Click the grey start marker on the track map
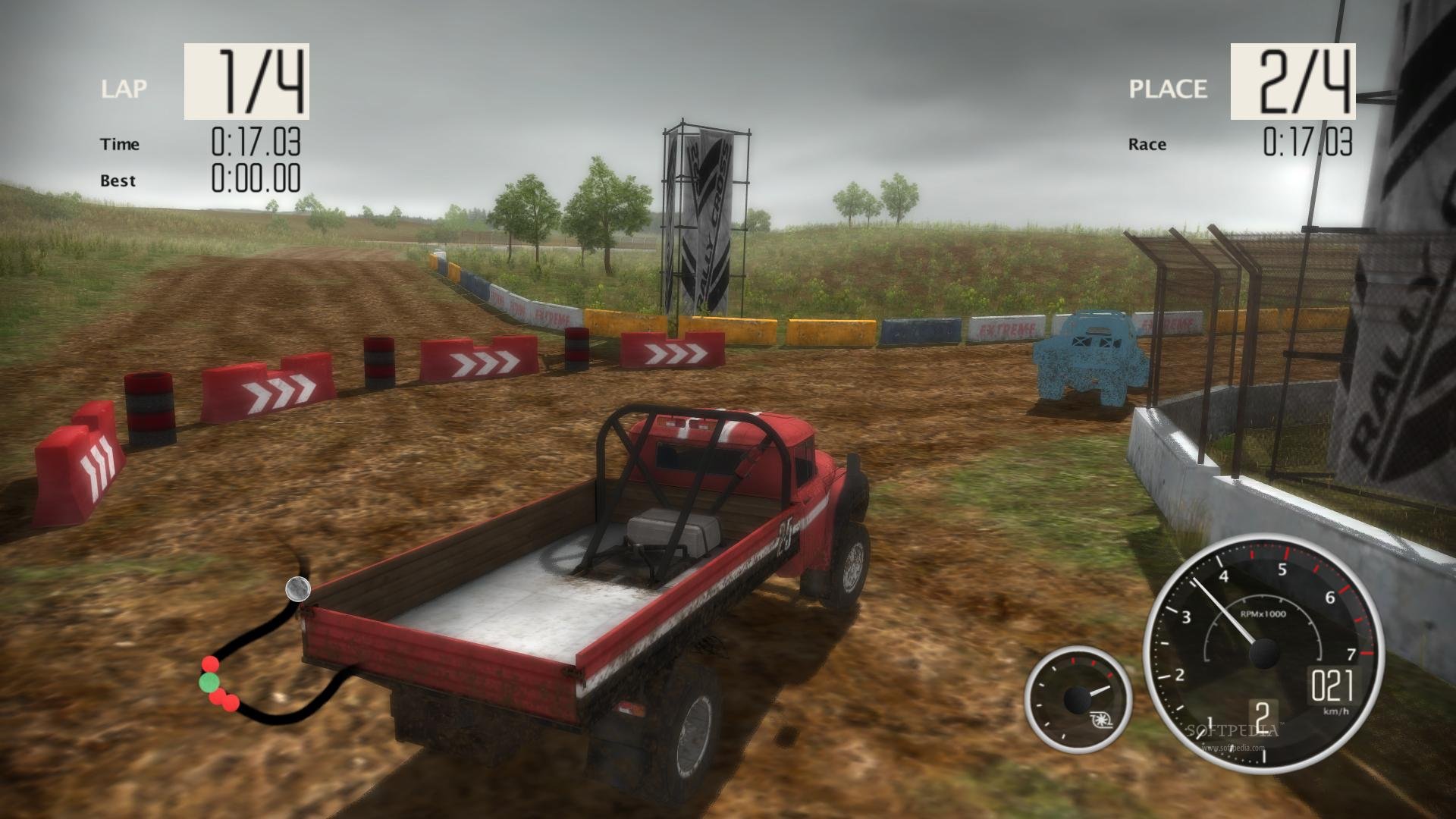1456x819 pixels. [x=297, y=588]
